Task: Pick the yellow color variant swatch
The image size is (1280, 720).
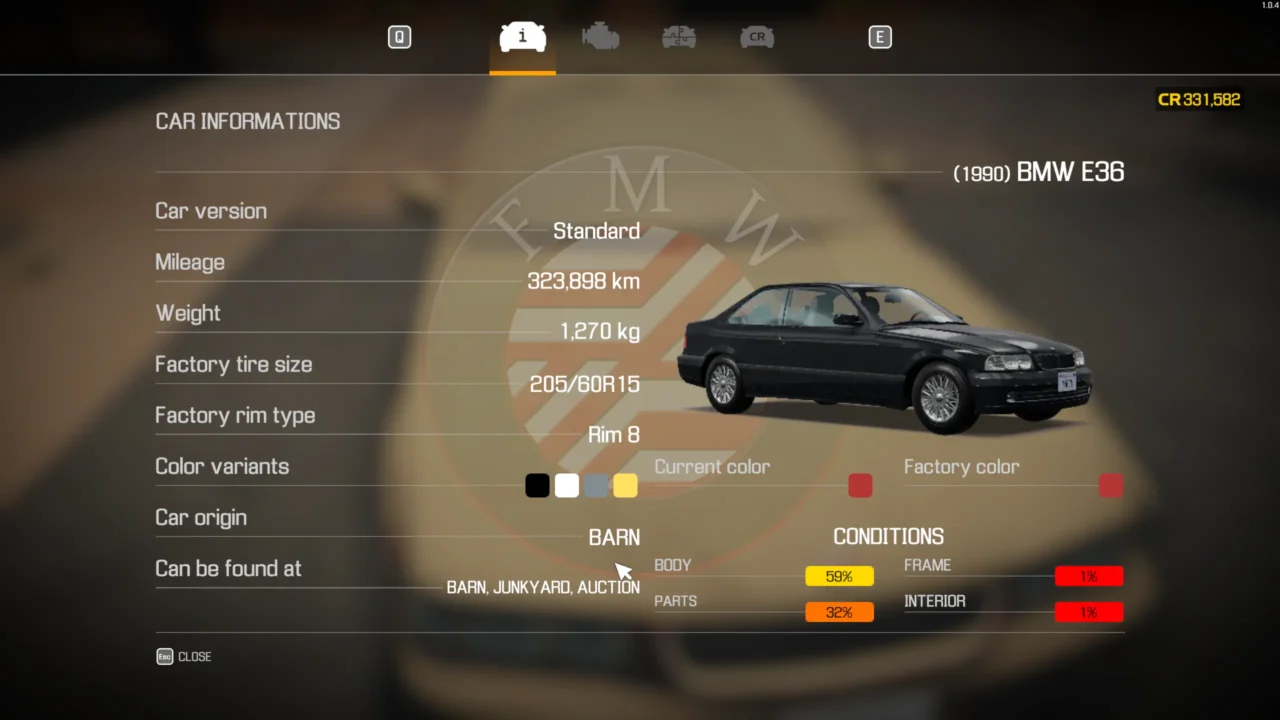Action: pyautogui.click(x=624, y=485)
